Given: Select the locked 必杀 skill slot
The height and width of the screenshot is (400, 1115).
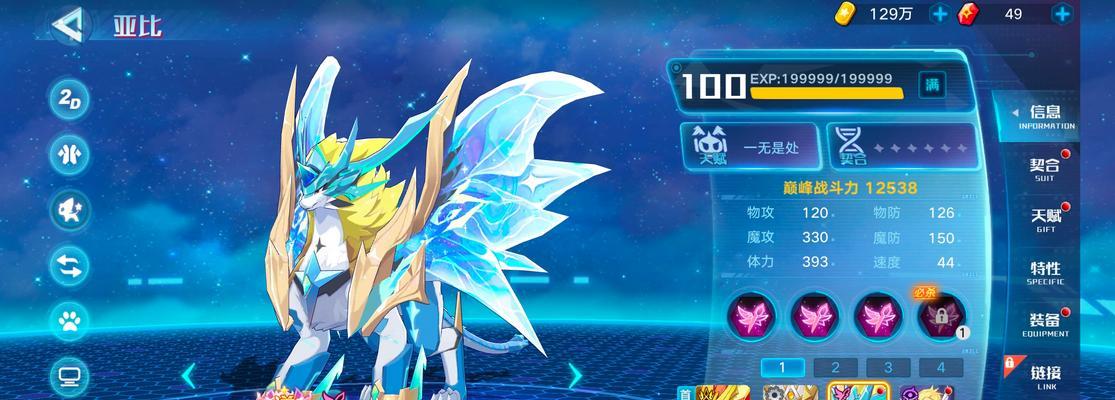Looking at the screenshot, I should (942, 317).
